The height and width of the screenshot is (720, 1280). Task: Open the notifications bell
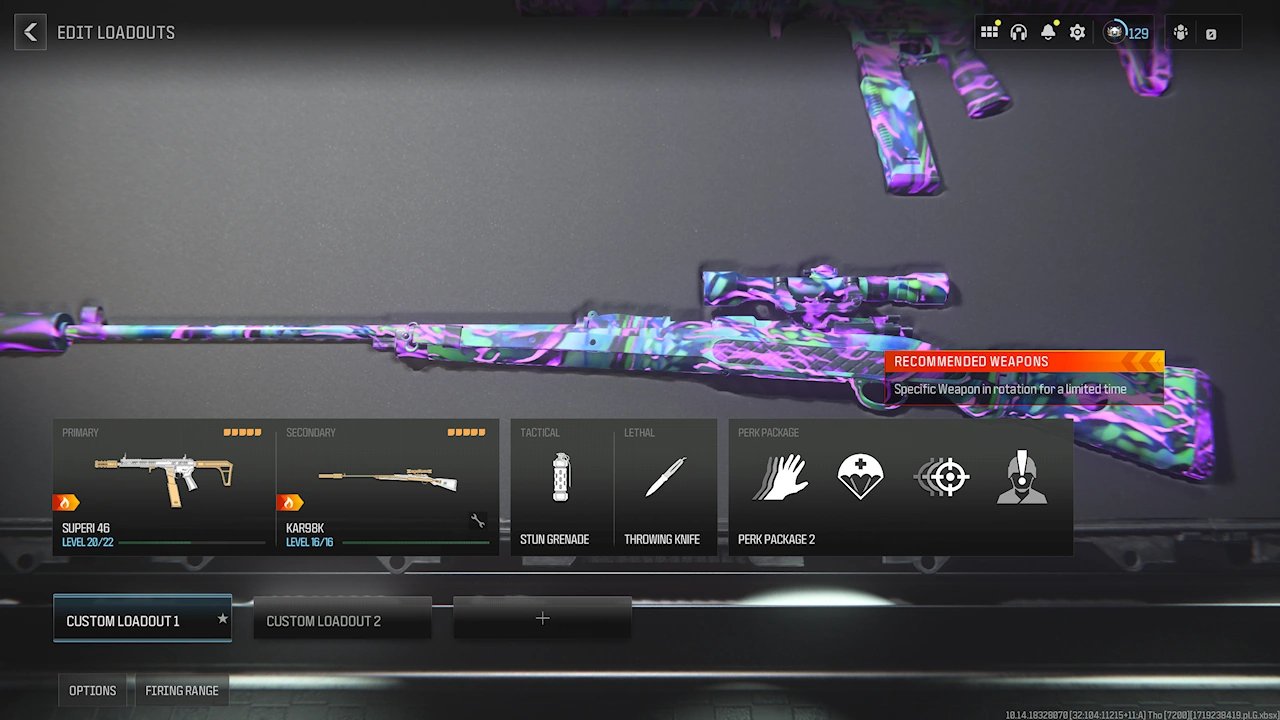pos(1048,31)
